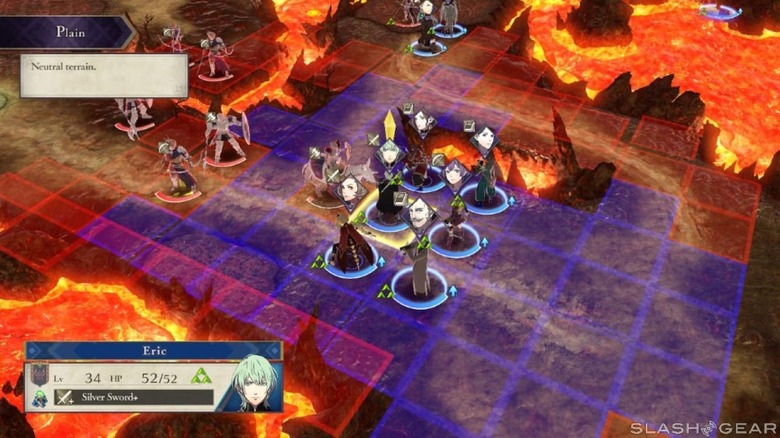Image resolution: width=780 pixels, height=438 pixels.
Task: Select the green-haired unit under the yellow cursor
Action: tap(389, 152)
